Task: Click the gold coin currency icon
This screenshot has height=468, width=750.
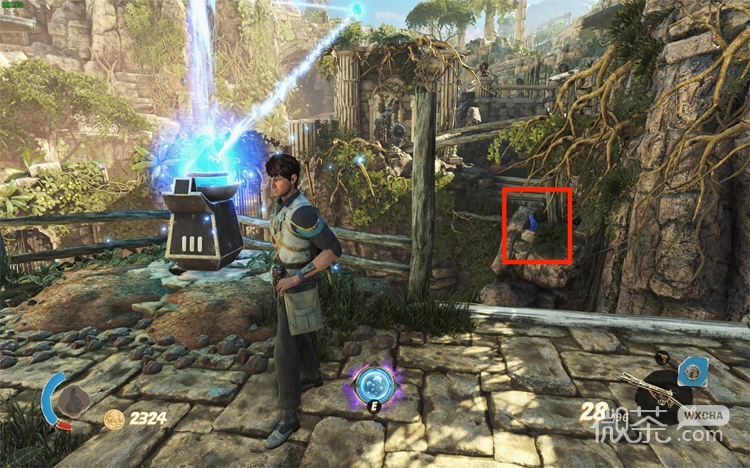Action: 115,418
